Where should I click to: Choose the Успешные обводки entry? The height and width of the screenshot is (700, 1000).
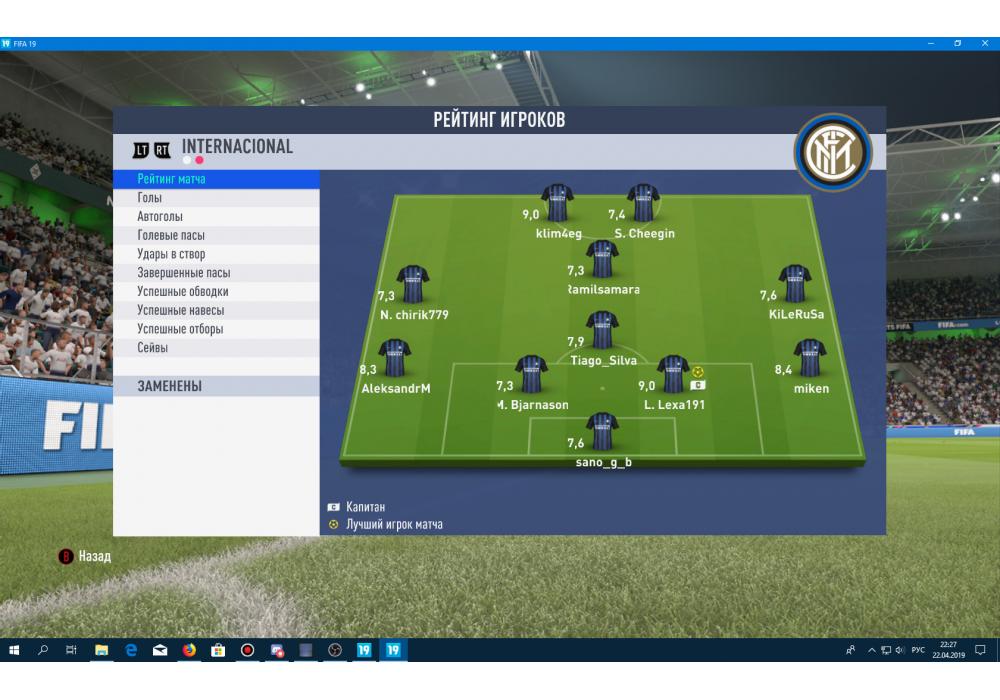pyautogui.click(x=183, y=292)
